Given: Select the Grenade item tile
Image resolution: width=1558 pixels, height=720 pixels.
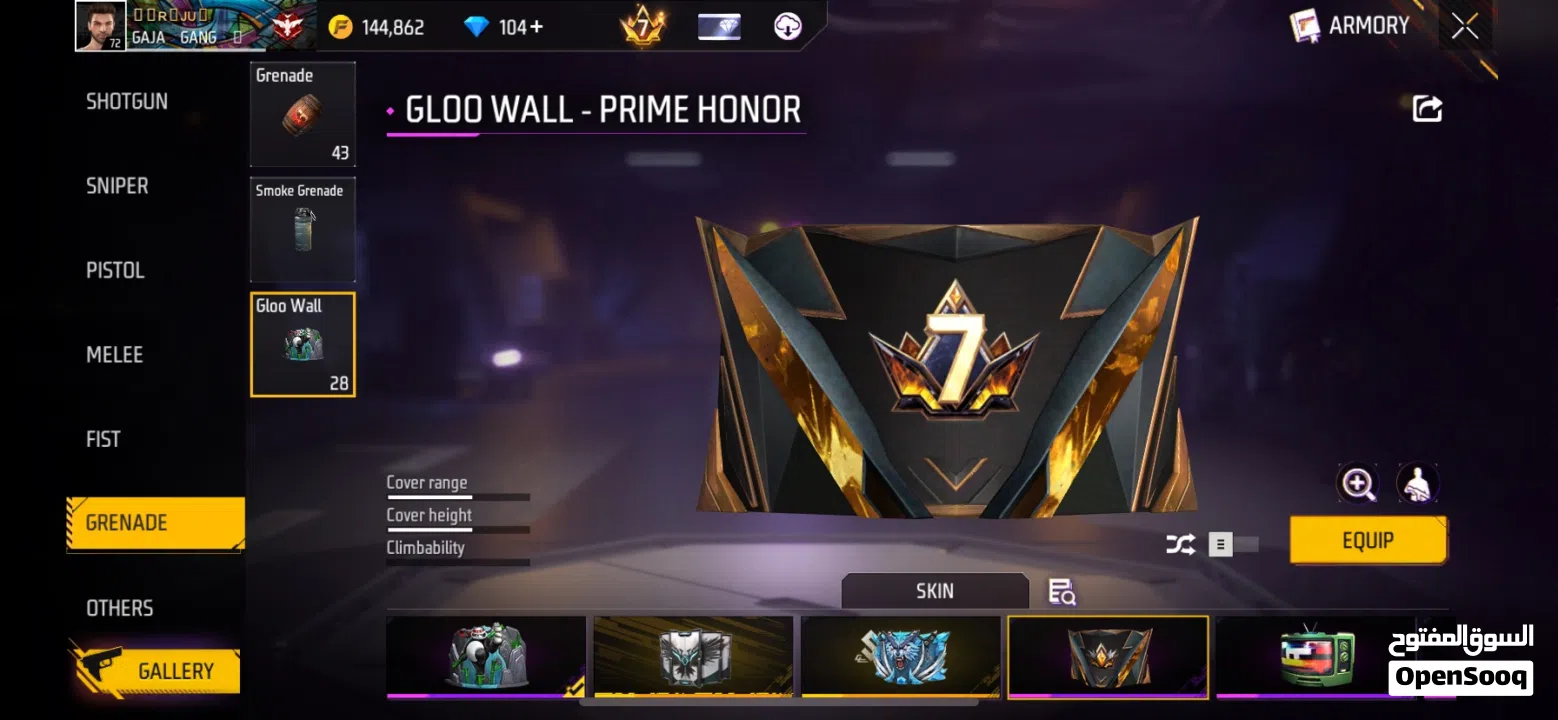Looking at the screenshot, I should pyautogui.click(x=302, y=114).
